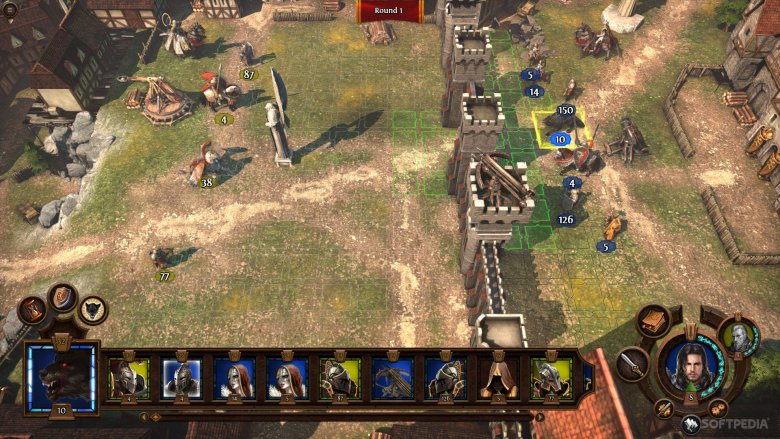Select the ballista portrait in turn order

pyautogui.click(x=392, y=377)
